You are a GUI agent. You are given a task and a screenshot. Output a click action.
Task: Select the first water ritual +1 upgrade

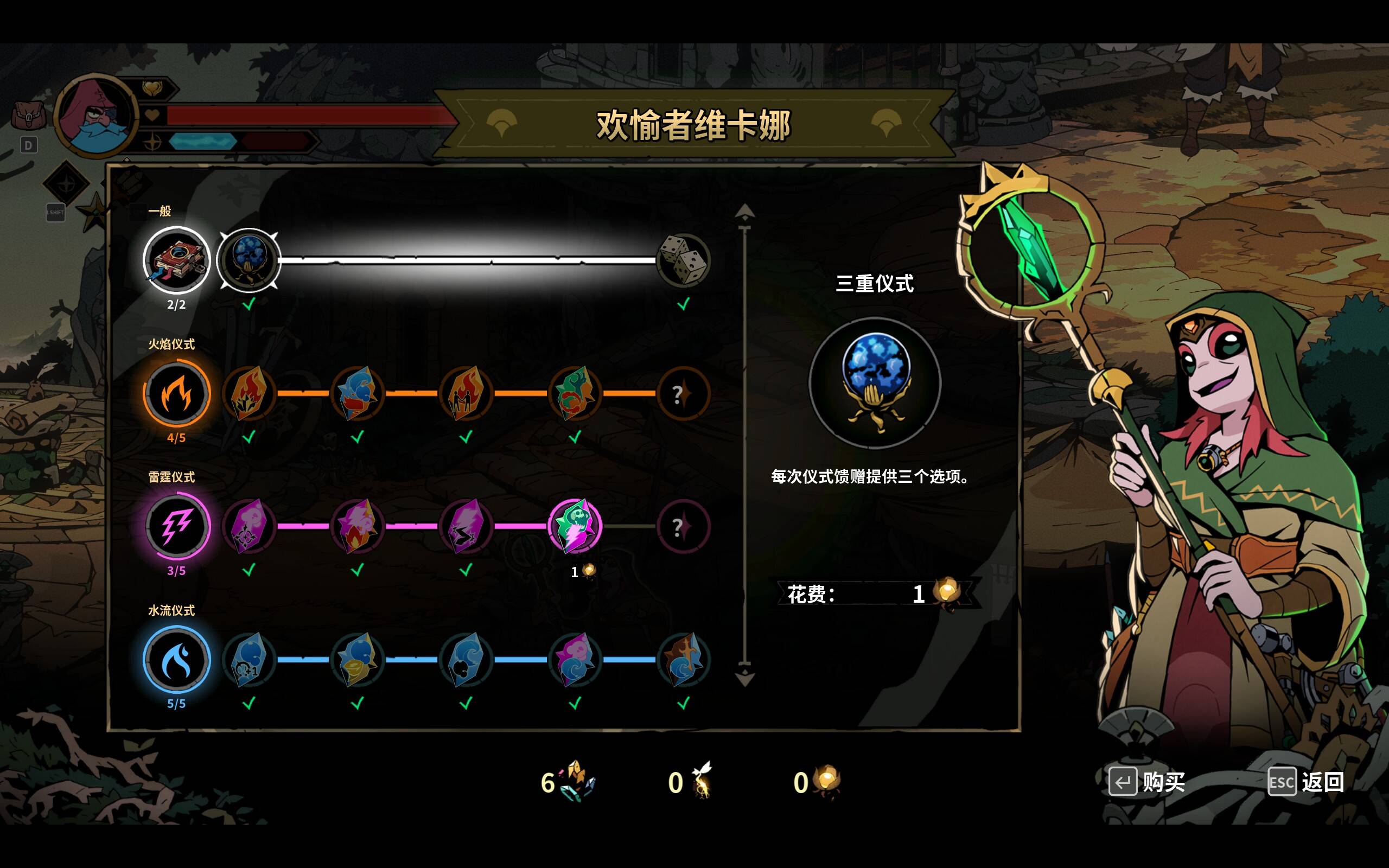tap(249, 660)
